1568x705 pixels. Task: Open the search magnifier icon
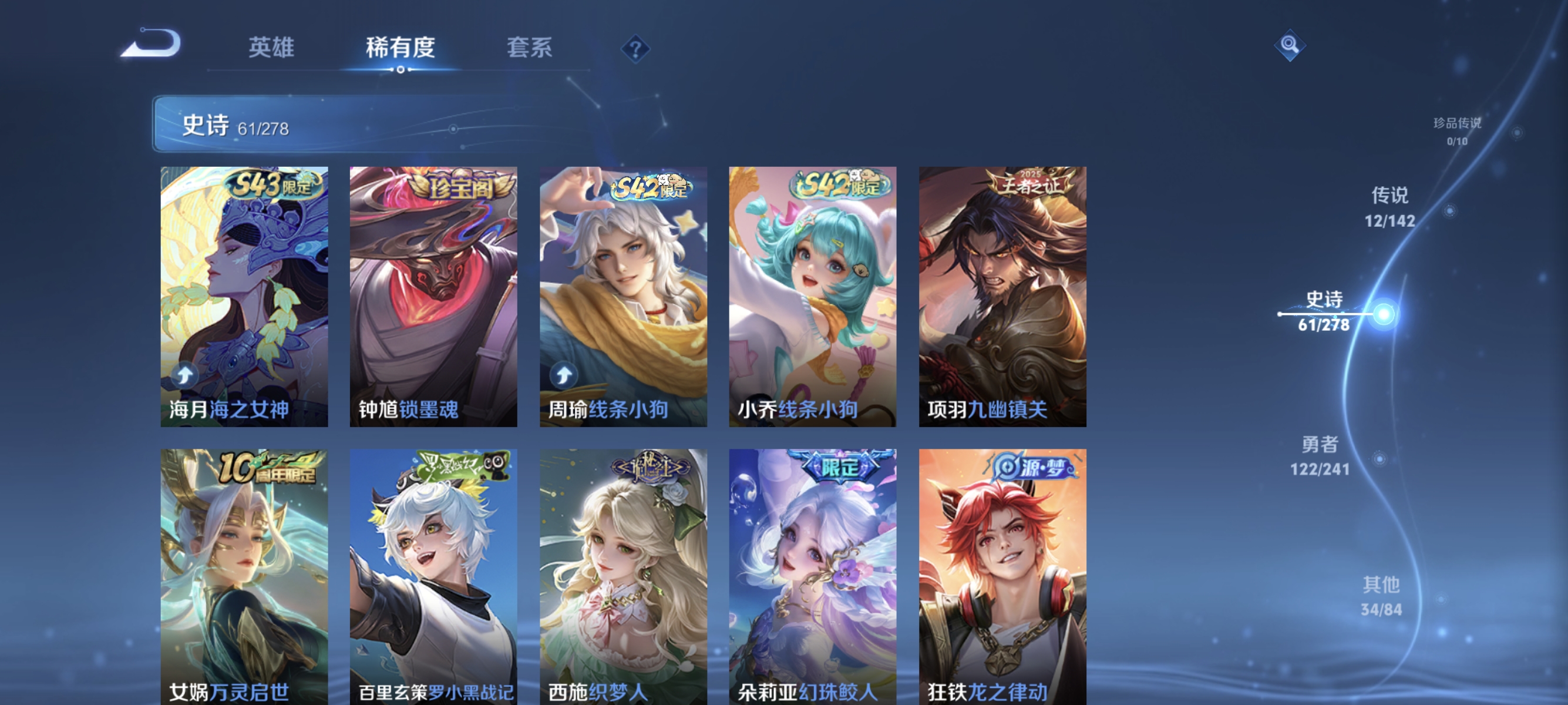[x=1290, y=46]
